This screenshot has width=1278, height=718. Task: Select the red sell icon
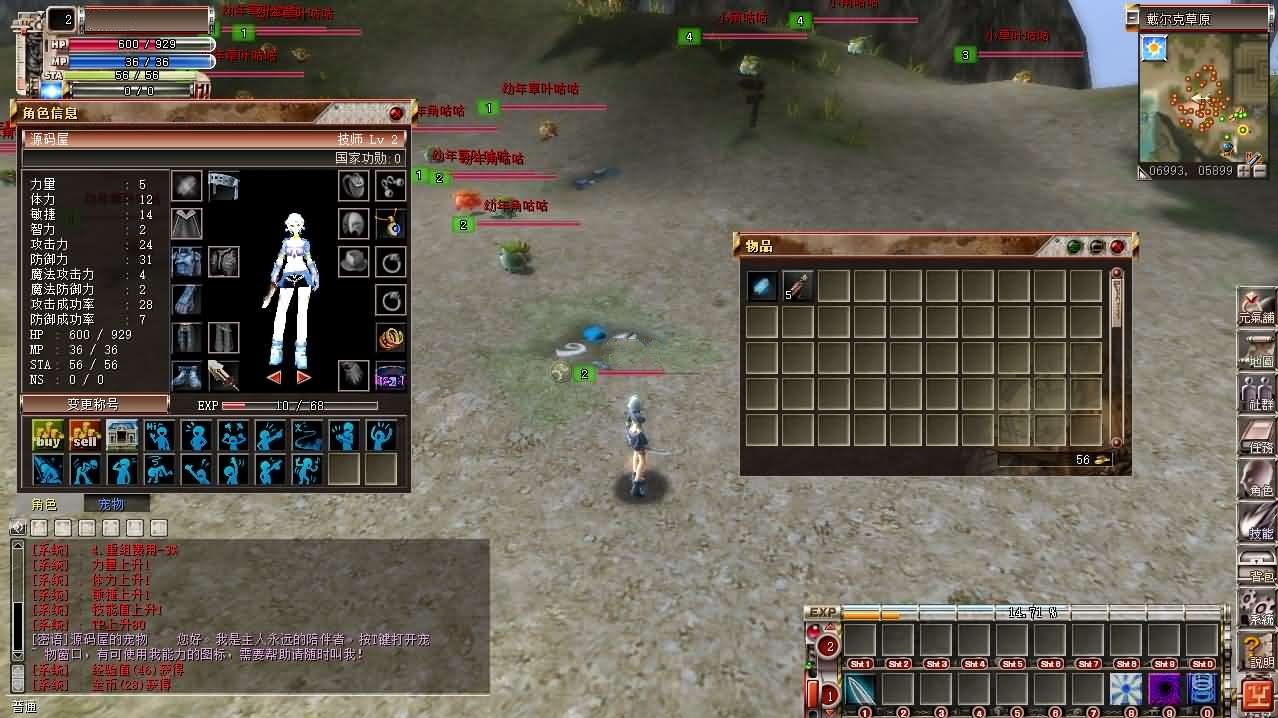pos(85,435)
